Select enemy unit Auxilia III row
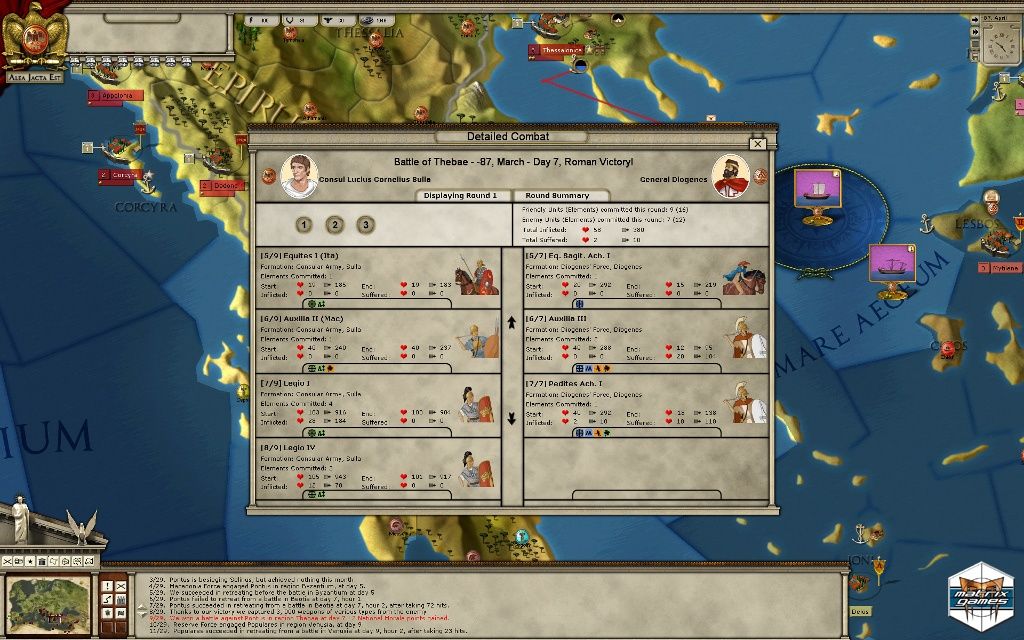Viewport: 1024px width, 640px height. (x=646, y=341)
